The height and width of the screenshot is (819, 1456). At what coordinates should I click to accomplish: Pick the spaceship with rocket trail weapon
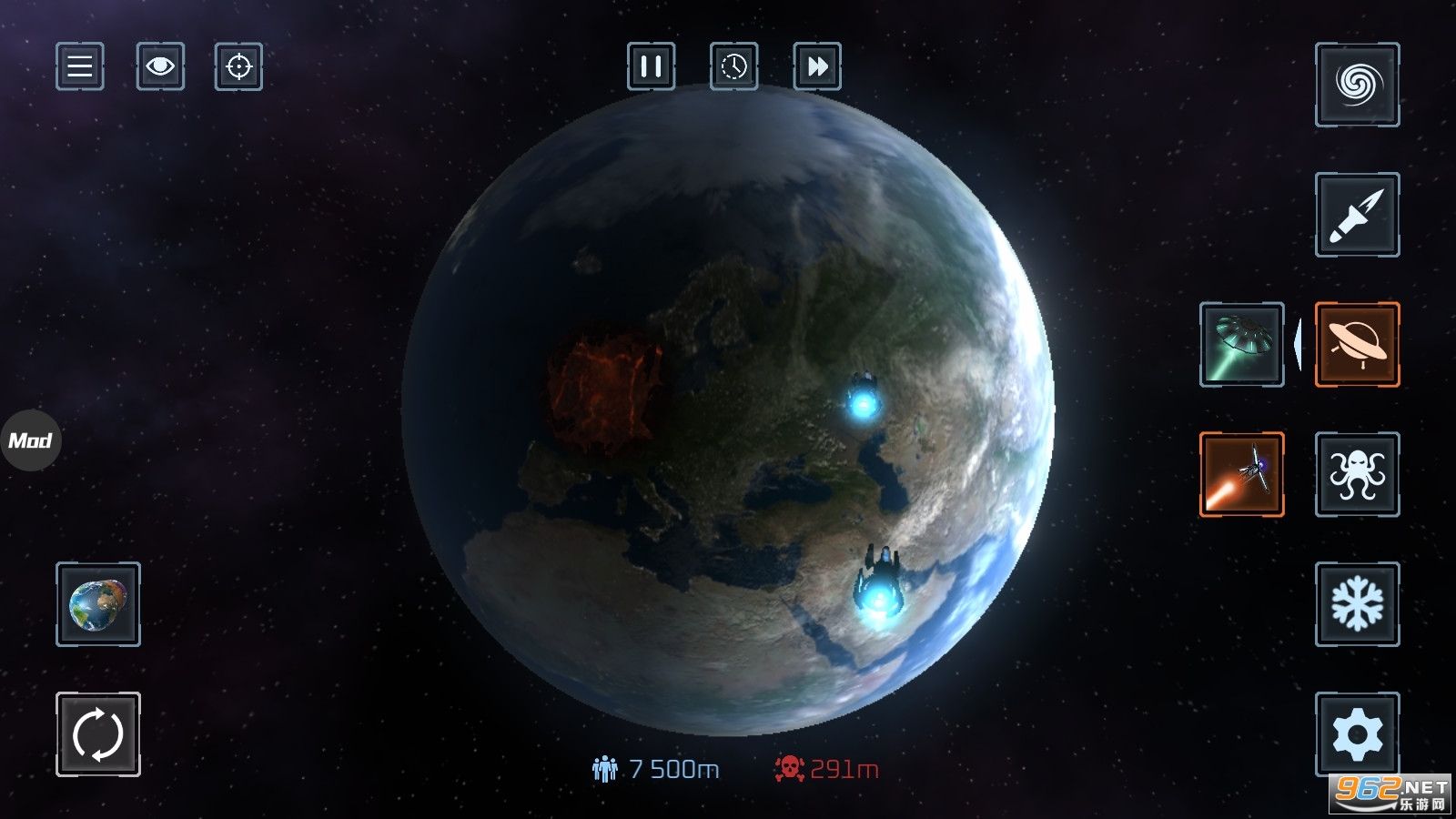[1242, 474]
